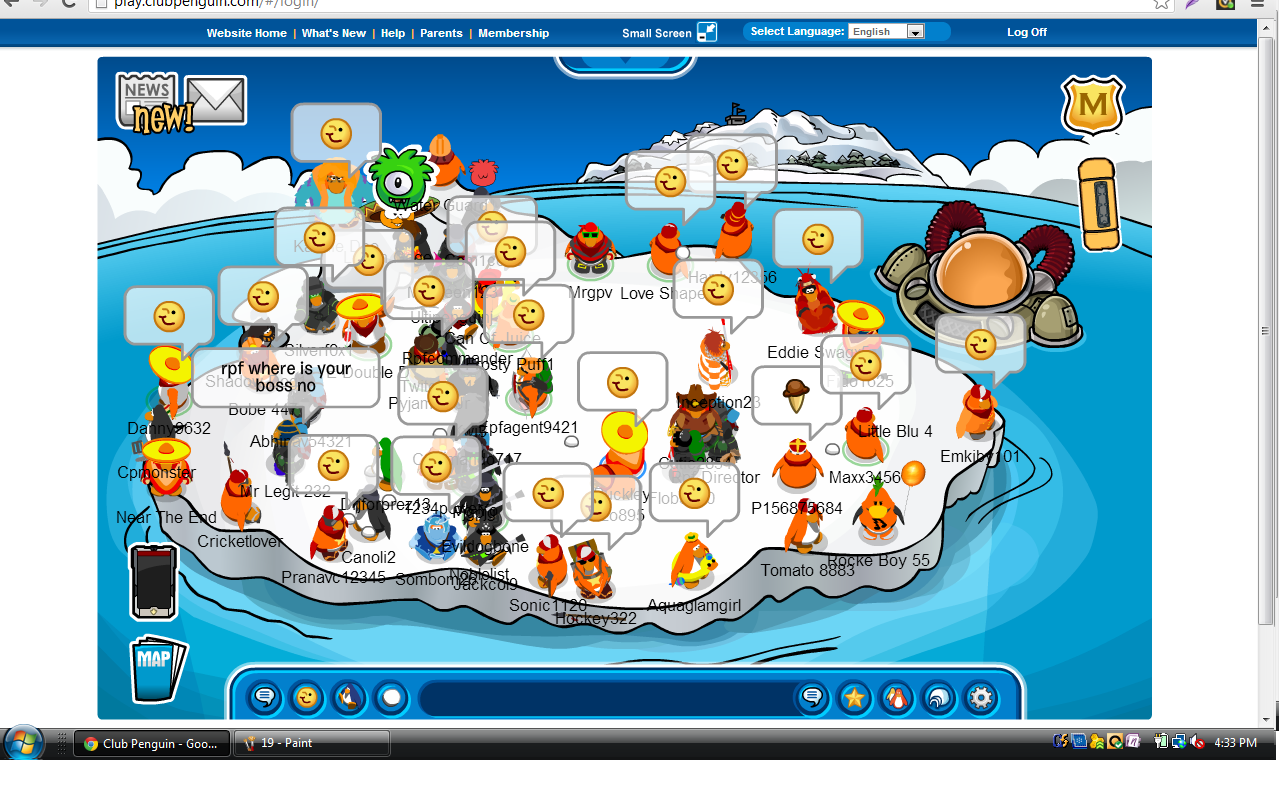Click the Log Off link
The width and height of the screenshot is (1280, 800).
[x=1027, y=31]
